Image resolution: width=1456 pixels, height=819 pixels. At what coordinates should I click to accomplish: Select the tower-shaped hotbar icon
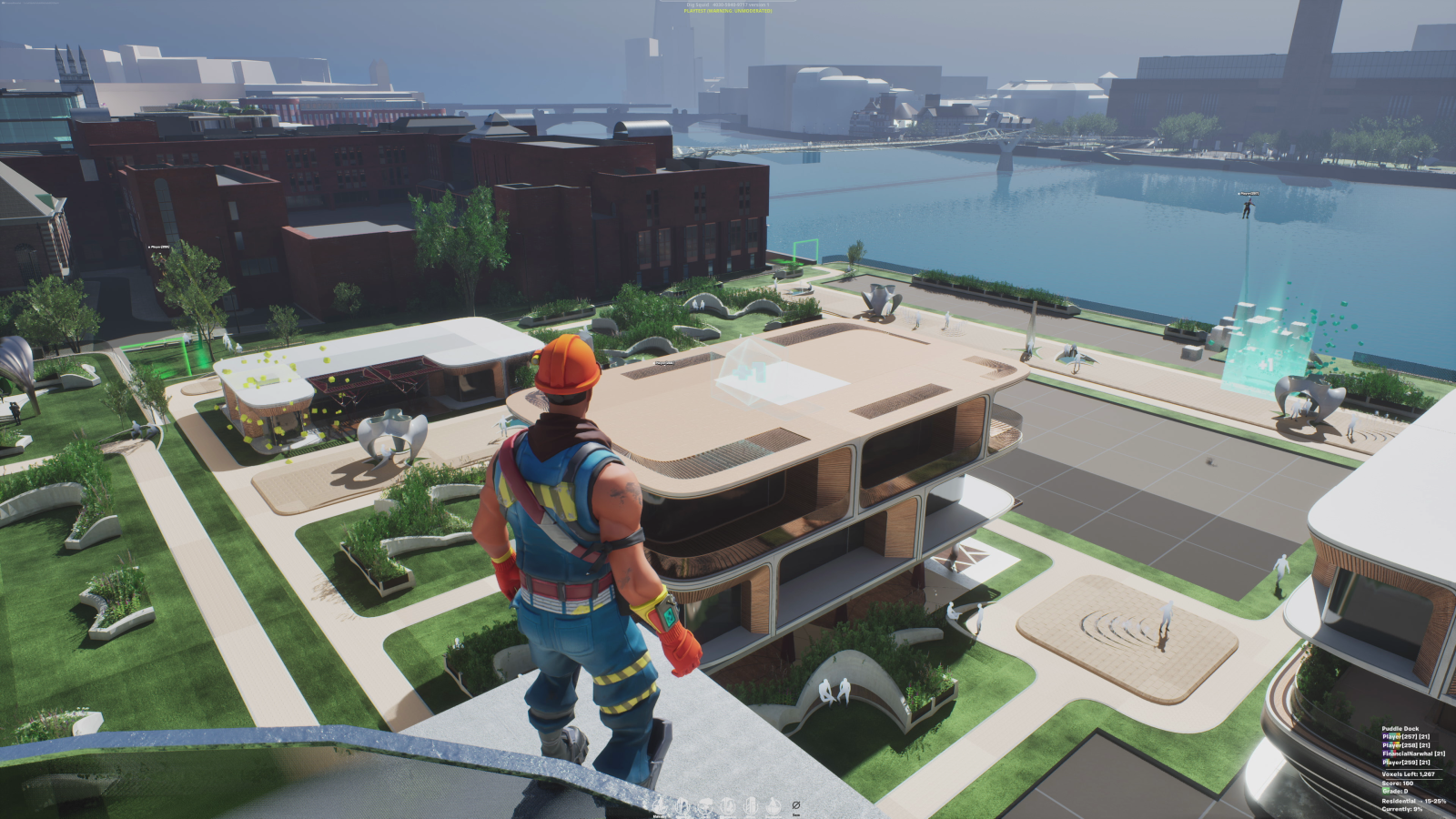point(750,805)
